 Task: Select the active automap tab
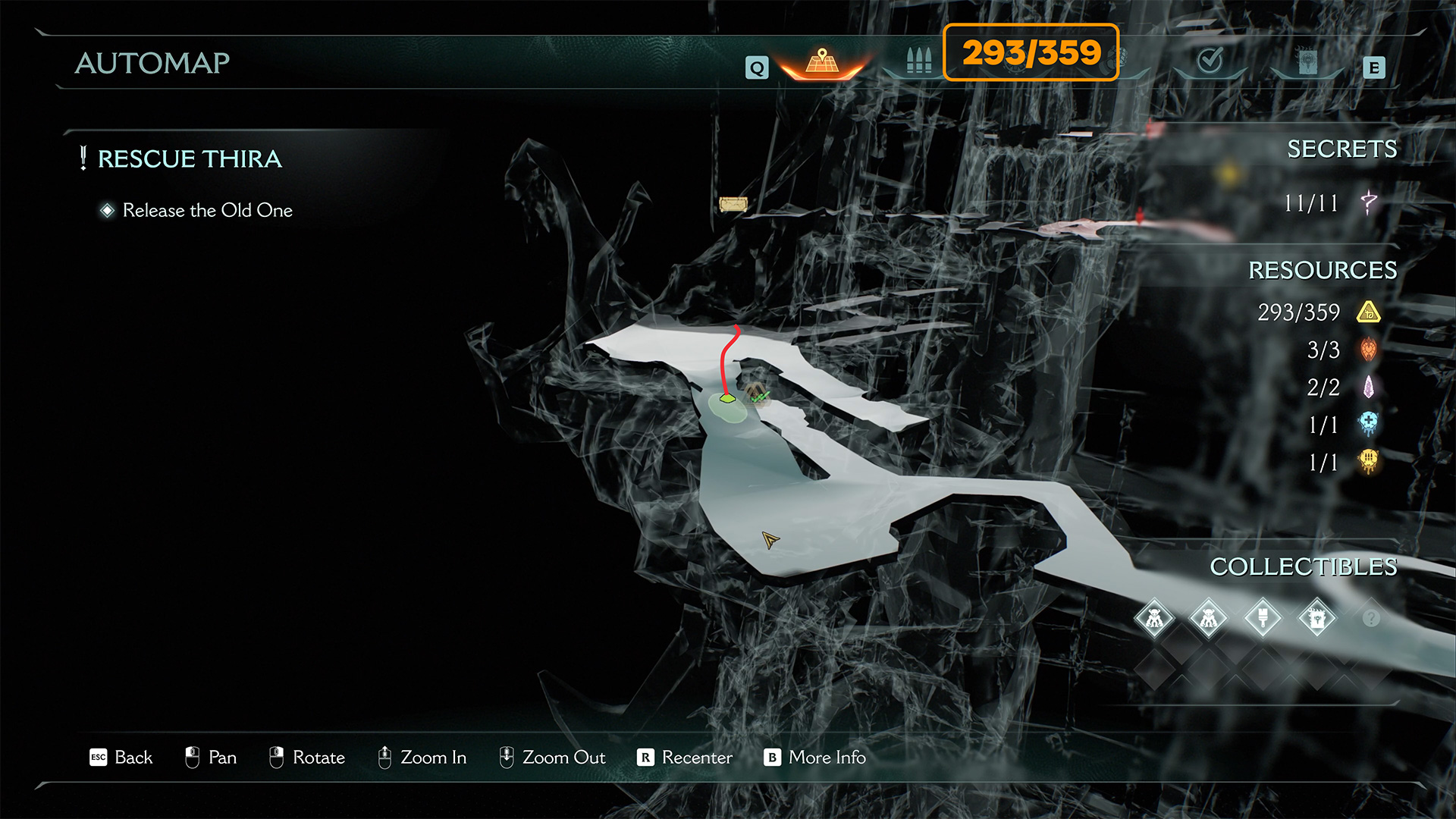[822, 62]
